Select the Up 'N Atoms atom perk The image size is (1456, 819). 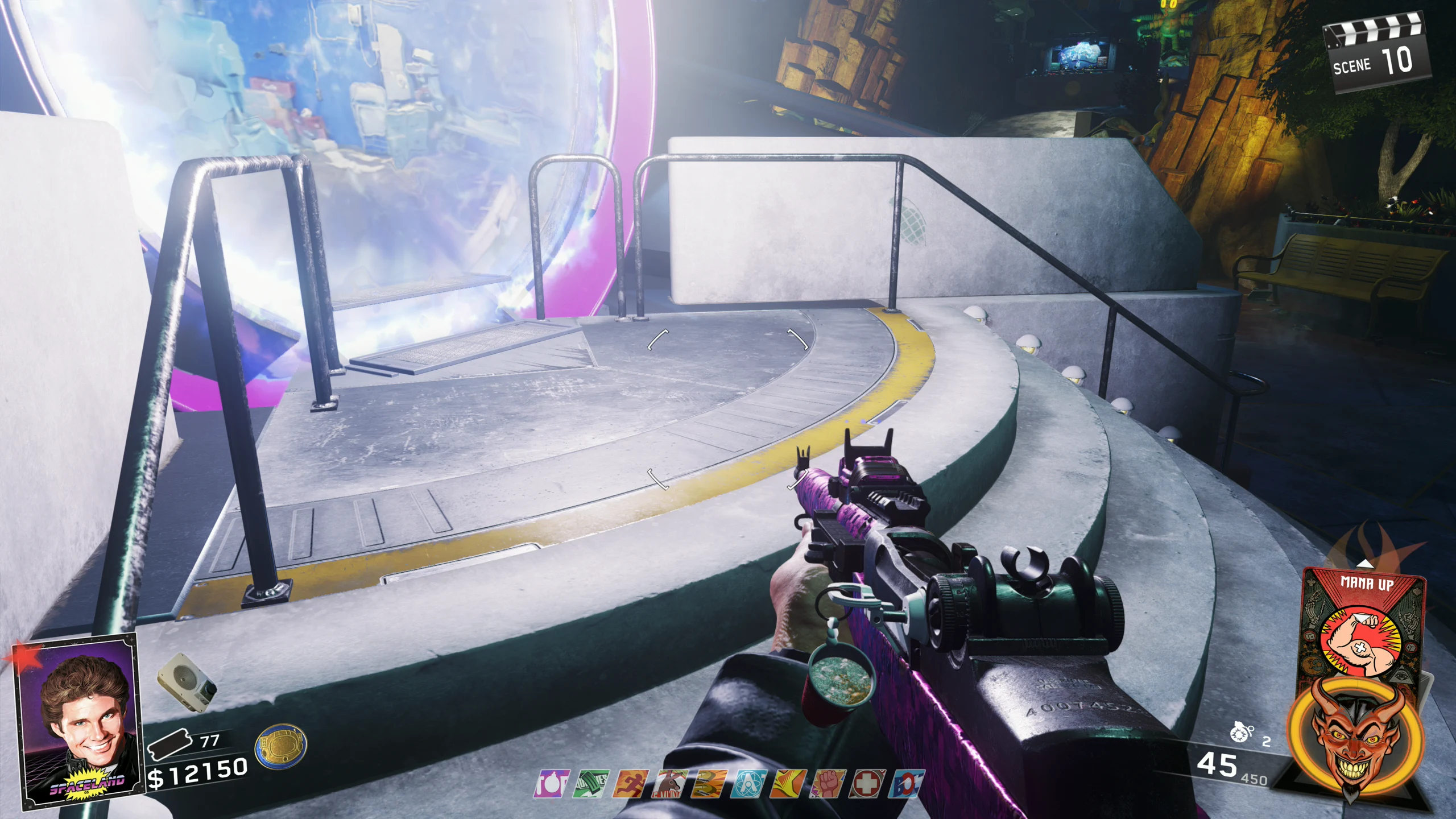point(748,784)
